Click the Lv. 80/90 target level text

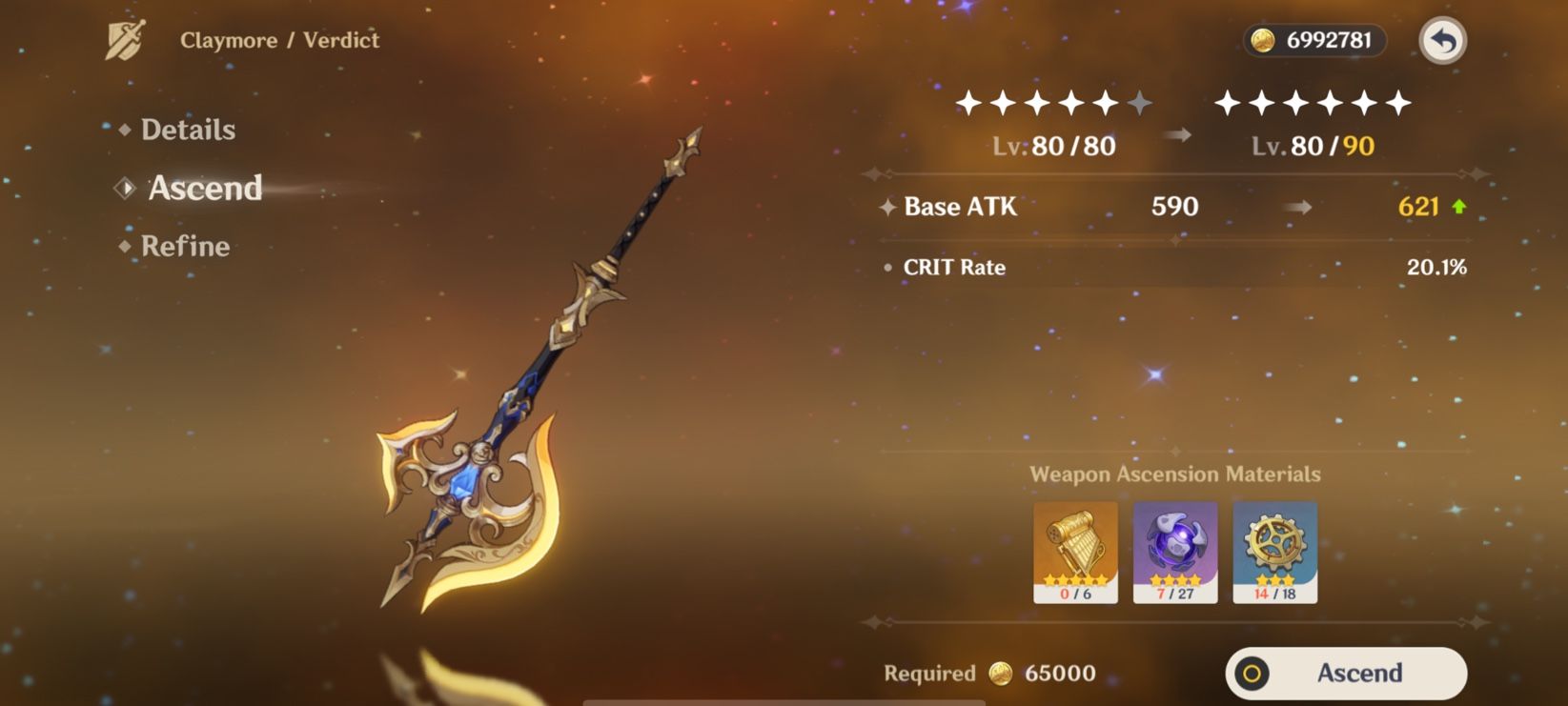click(1311, 147)
